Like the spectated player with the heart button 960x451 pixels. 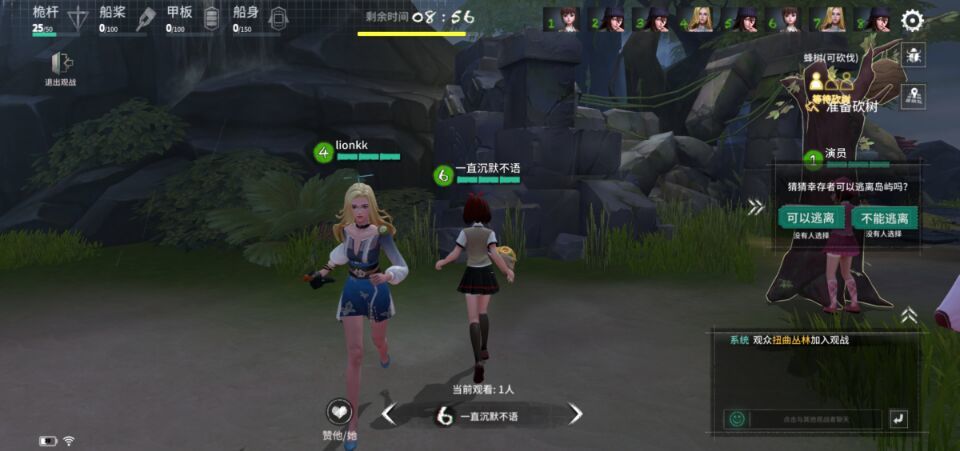pos(340,413)
